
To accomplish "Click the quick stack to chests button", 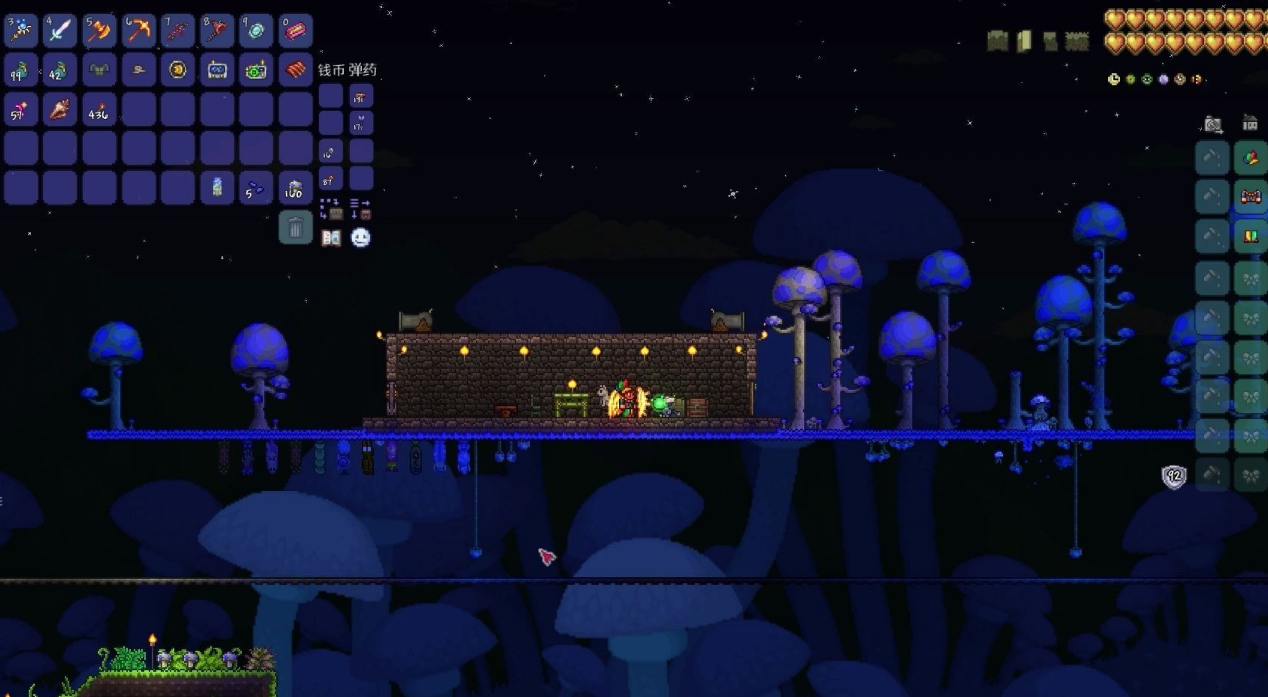I will 331,209.
